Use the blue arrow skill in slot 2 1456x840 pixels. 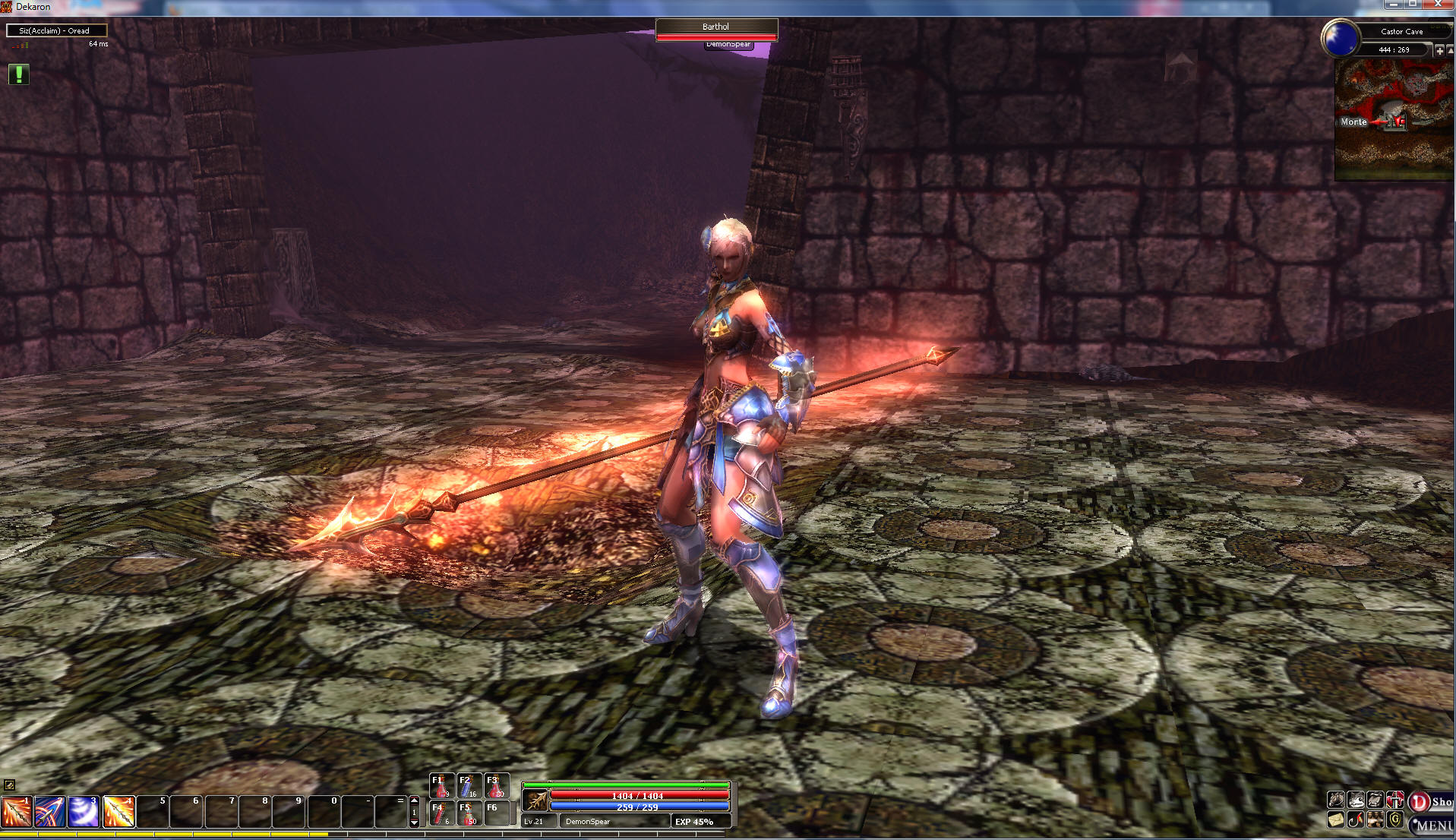50,811
